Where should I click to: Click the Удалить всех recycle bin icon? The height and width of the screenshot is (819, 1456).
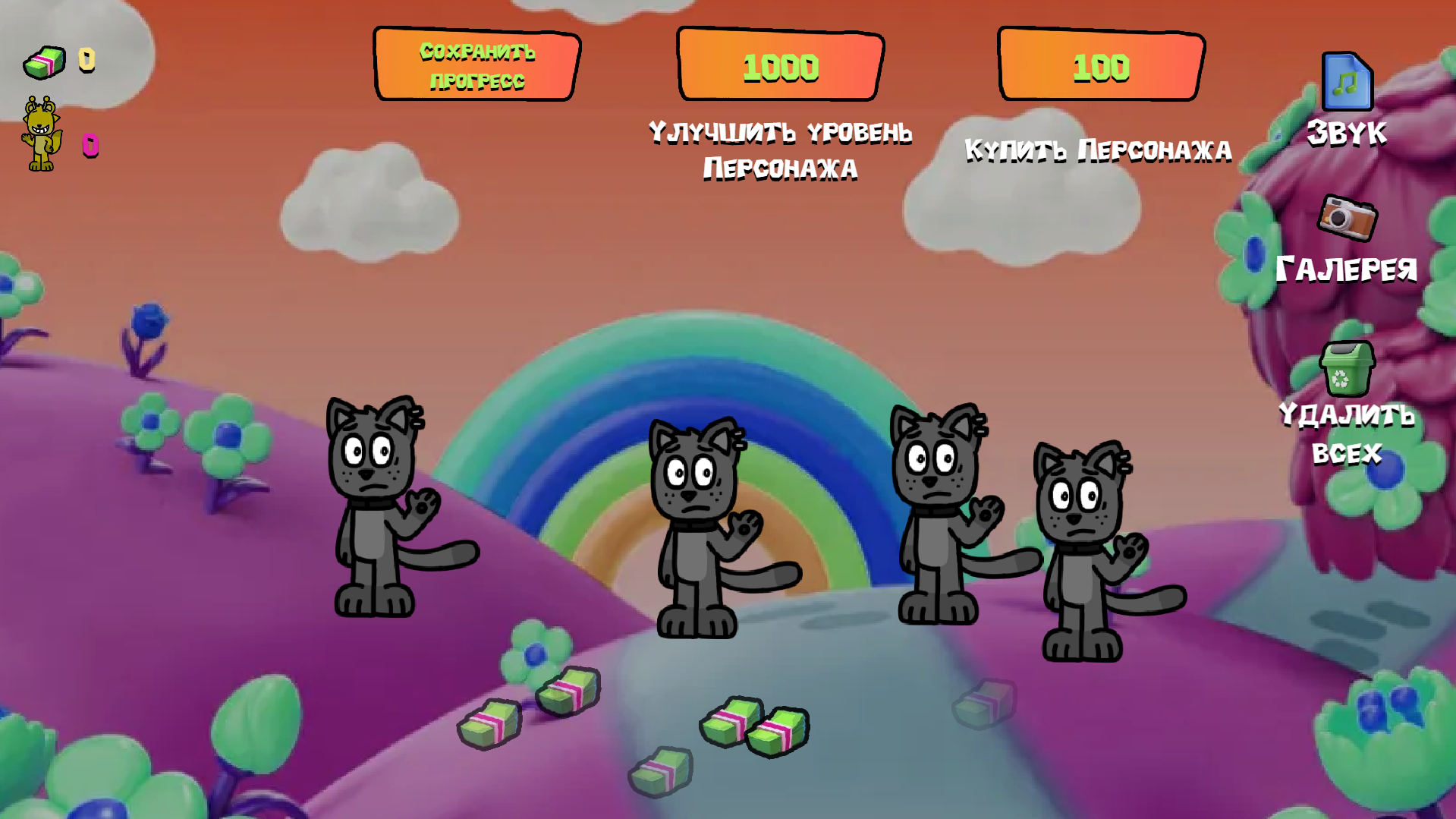click(1348, 370)
